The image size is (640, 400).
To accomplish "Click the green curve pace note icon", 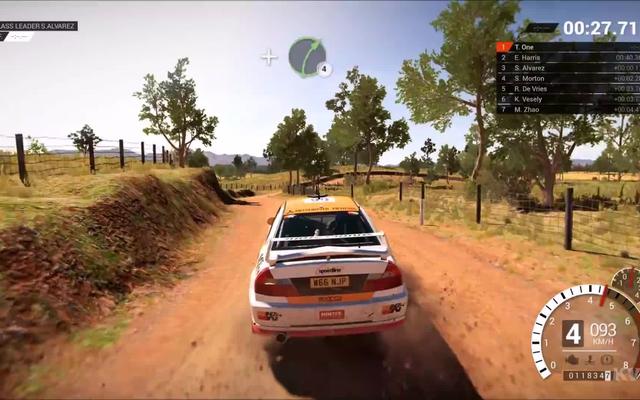I will point(307,56).
